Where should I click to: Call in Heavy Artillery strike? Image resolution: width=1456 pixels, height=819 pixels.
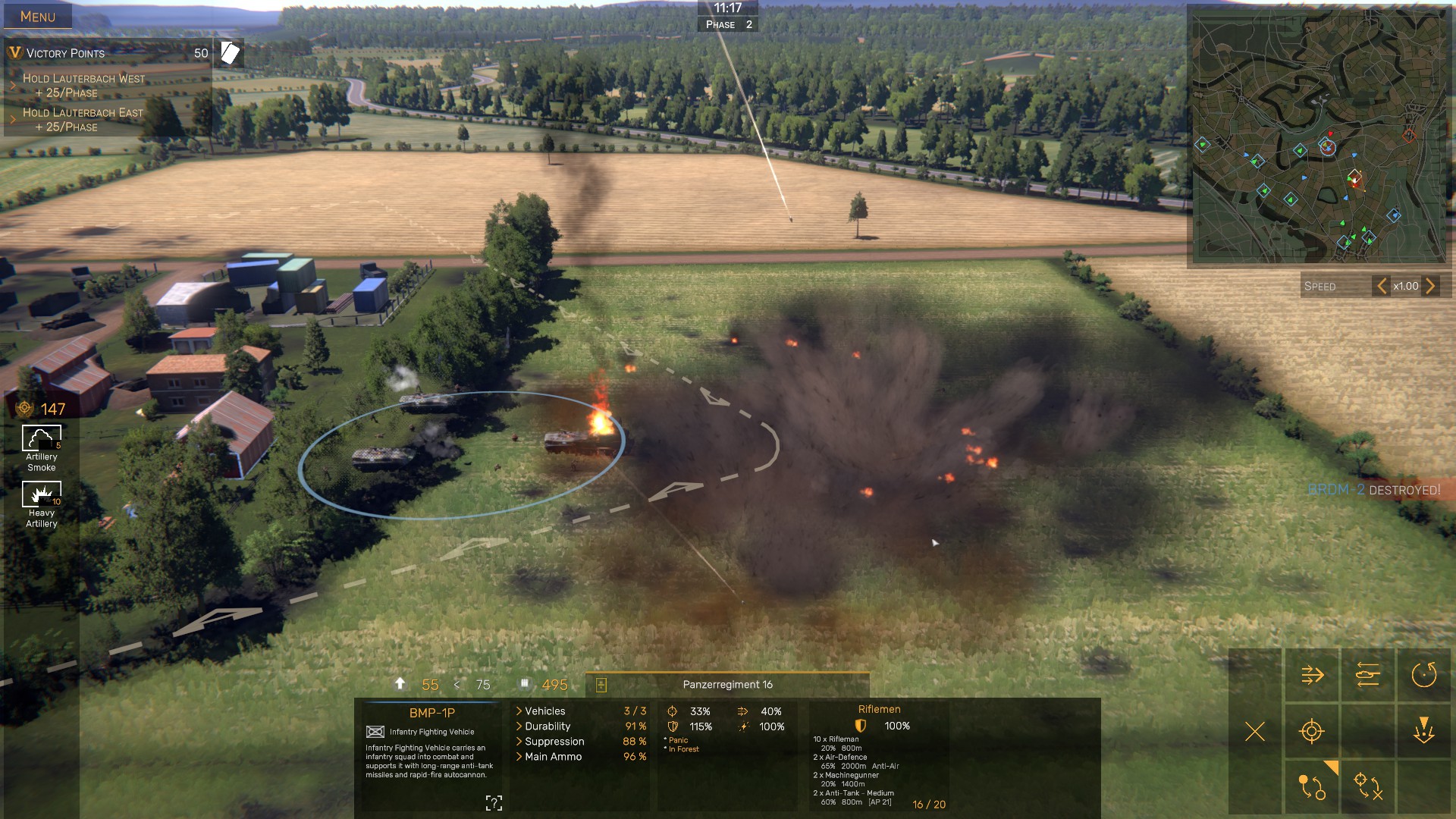pos(42,494)
